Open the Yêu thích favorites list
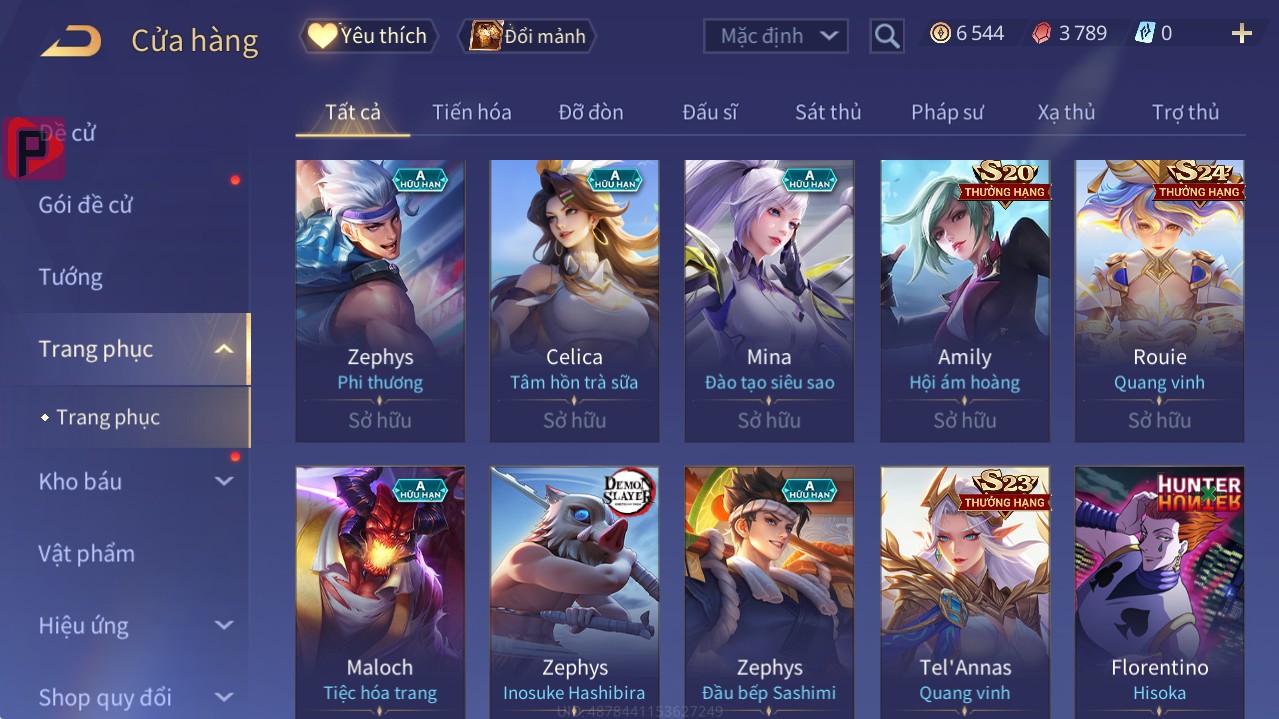The width and height of the screenshot is (1279, 719). tap(368, 36)
